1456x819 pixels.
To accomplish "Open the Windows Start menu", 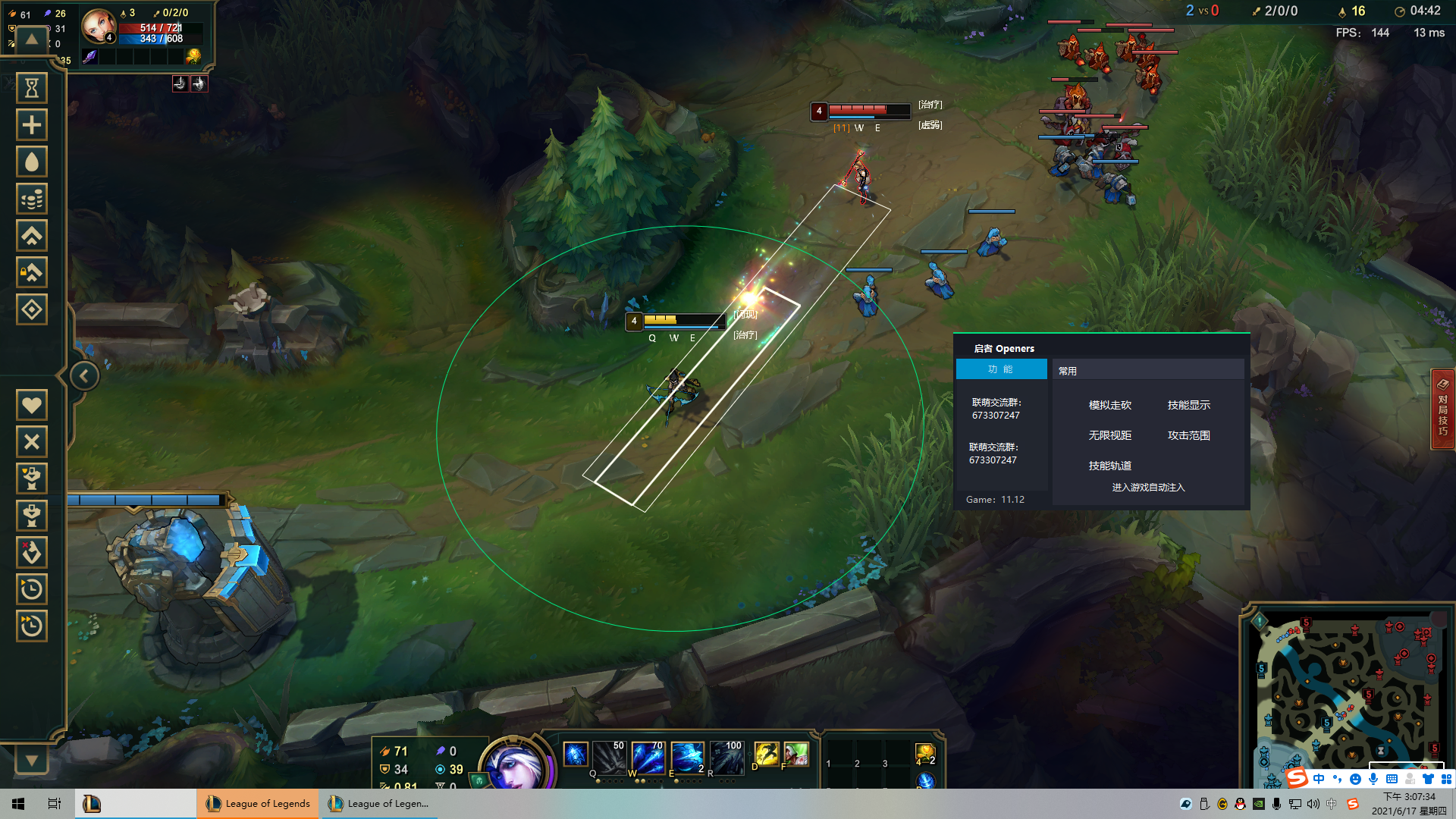I will coord(18,804).
